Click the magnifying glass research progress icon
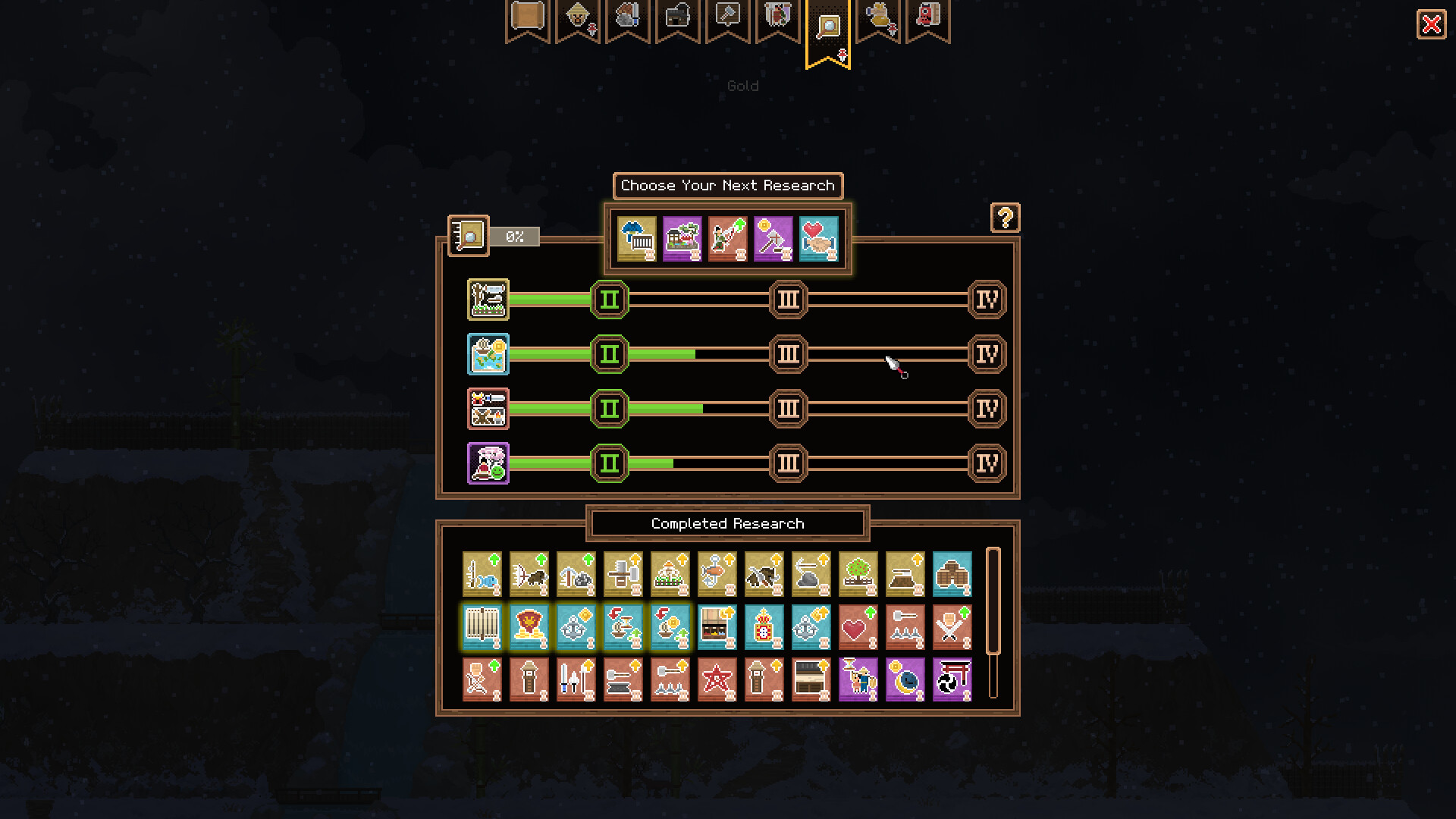 point(469,236)
